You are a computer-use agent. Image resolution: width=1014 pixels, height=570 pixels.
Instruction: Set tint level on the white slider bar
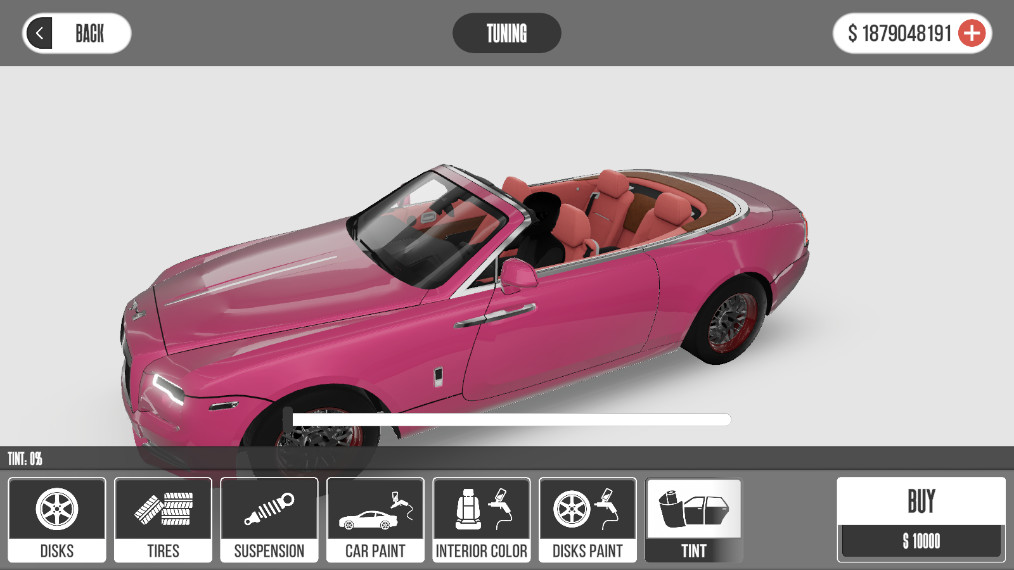511,419
